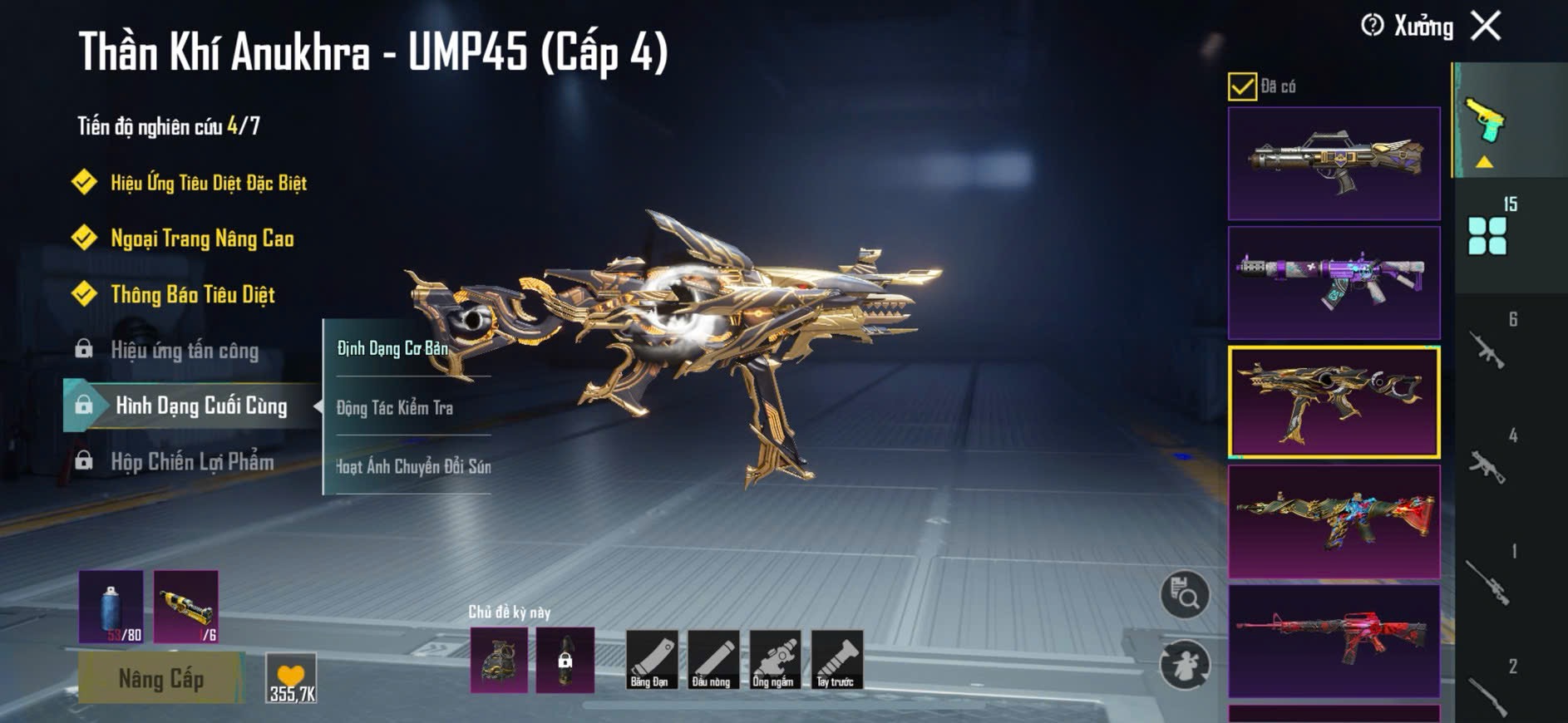Tap the heart likes button showing 355,7K
This screenshot has height=723, width=1568.
[291, 678]
